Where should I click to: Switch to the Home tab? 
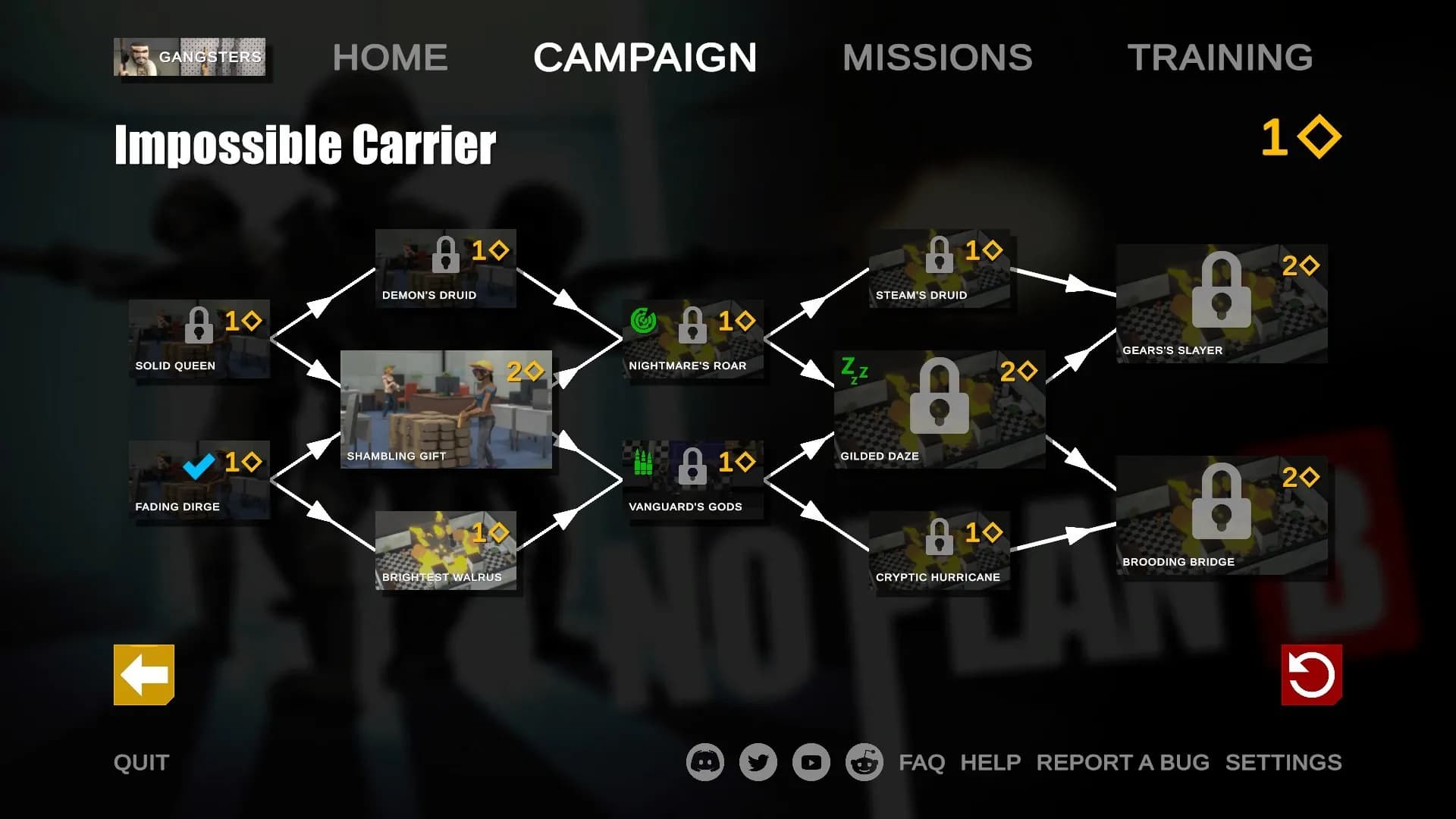pos(390,58)
